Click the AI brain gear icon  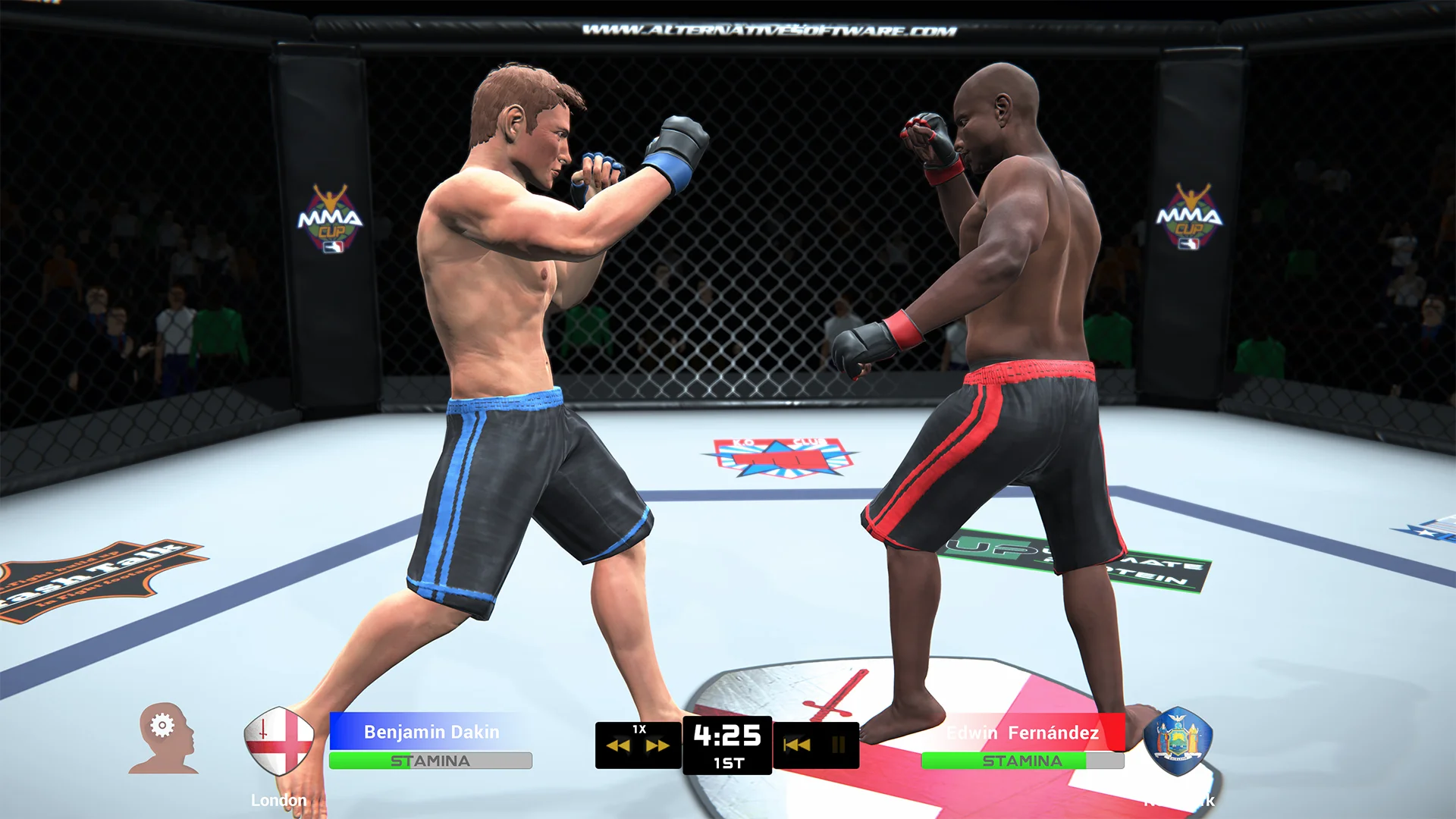[162, 736]
